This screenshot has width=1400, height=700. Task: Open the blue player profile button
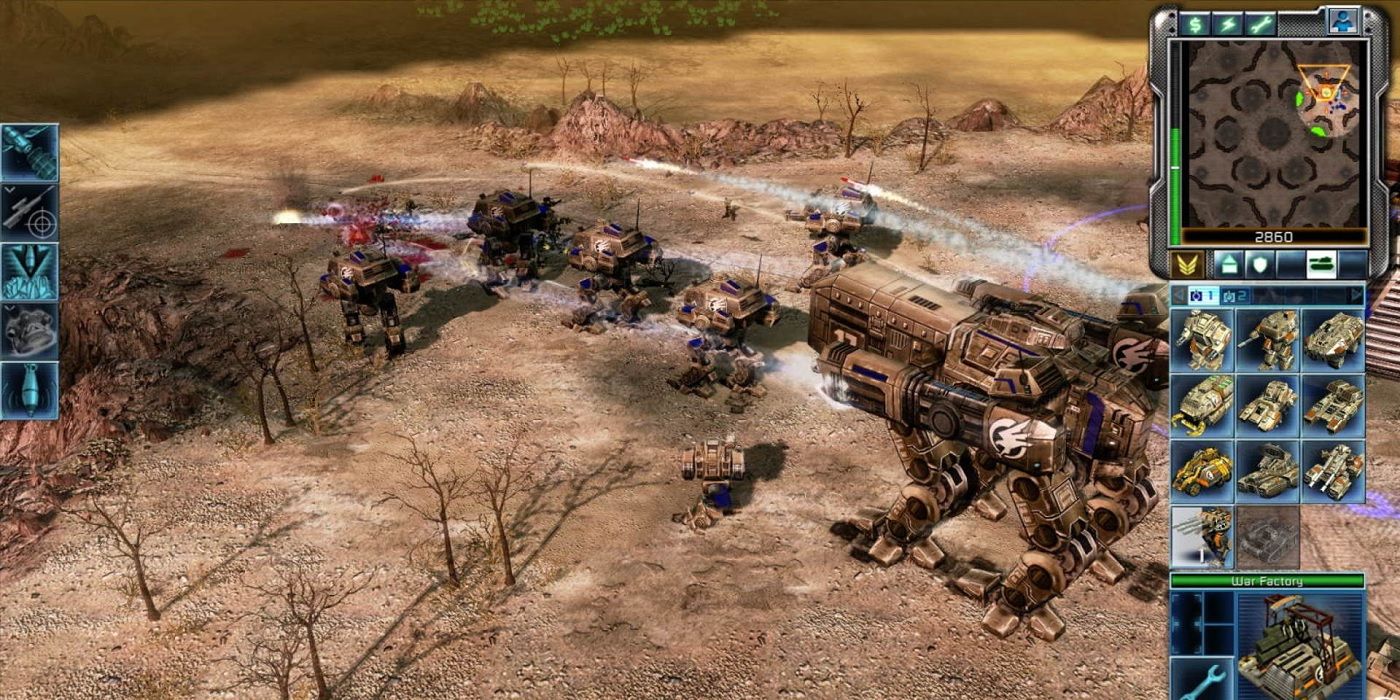[x=1342, y=21]
